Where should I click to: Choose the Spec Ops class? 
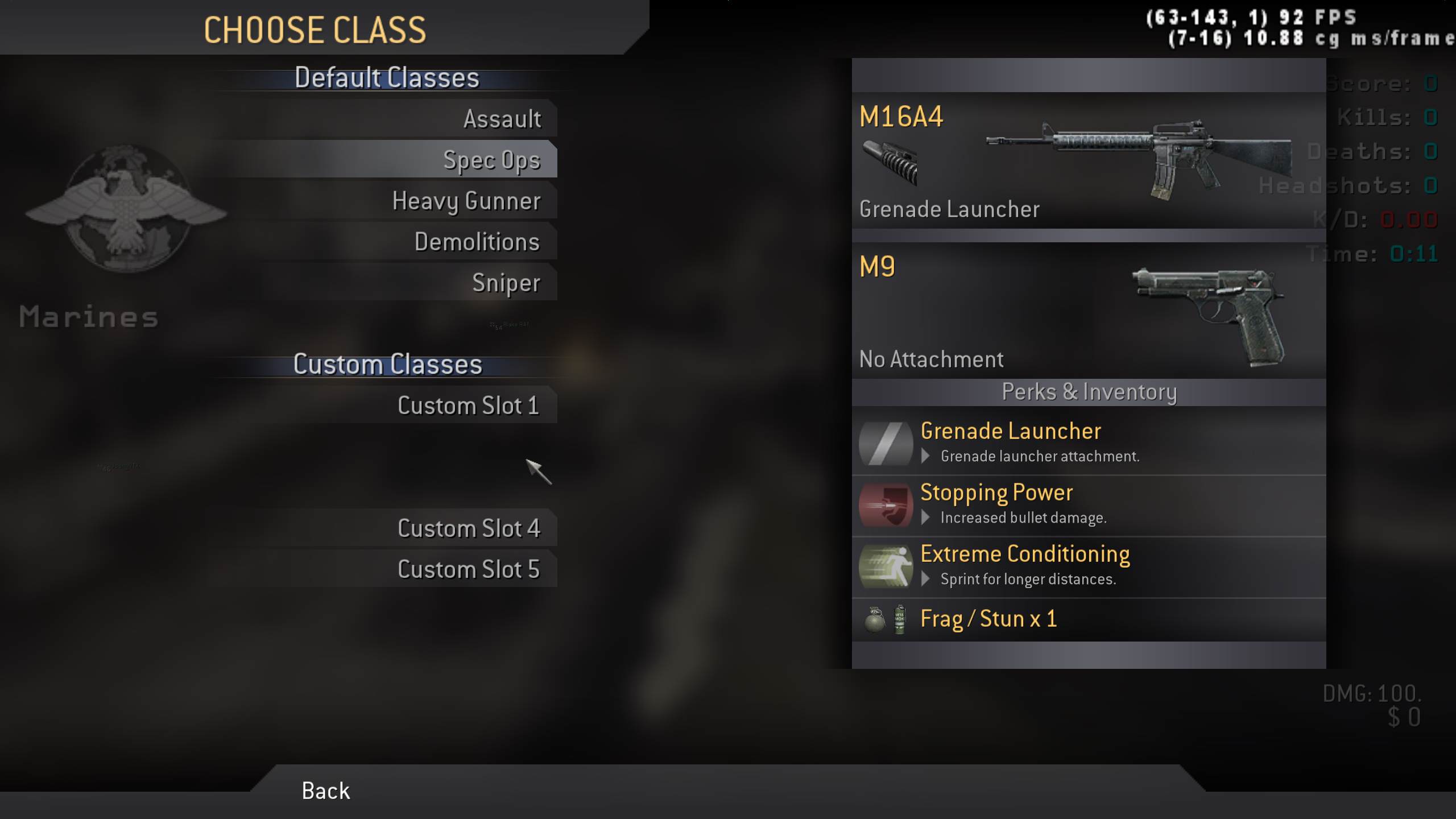[491, 160]
